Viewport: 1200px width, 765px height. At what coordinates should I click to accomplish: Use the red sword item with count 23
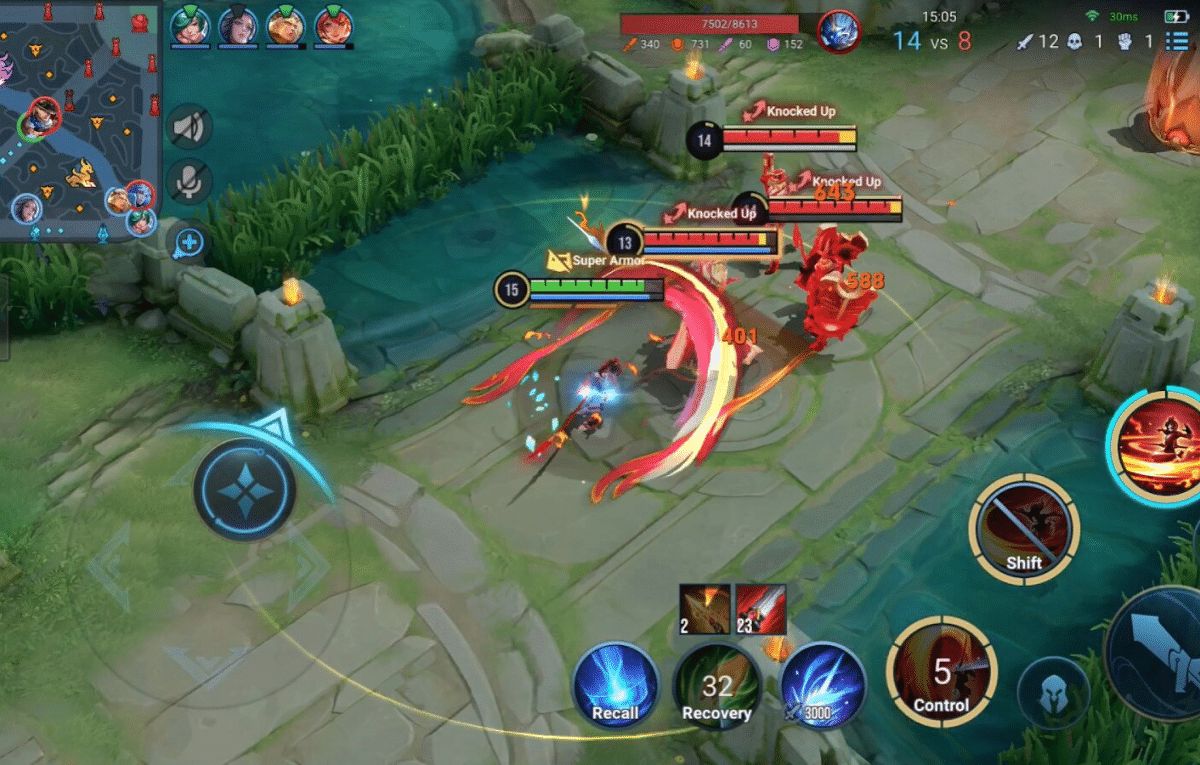[x=761, y=609]
